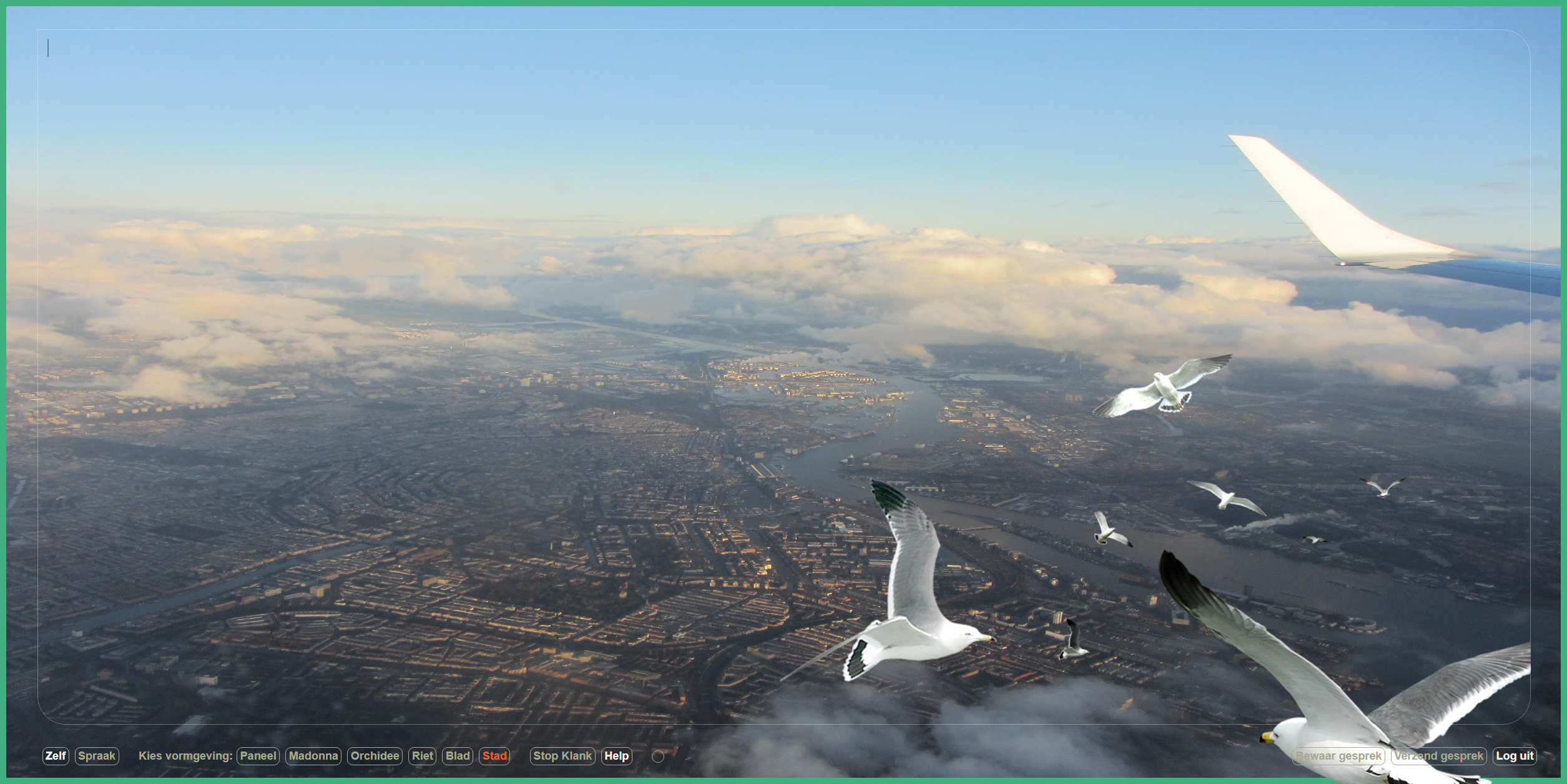Switch to Spraak mode
1567x784 pixels.
point(97,756)
